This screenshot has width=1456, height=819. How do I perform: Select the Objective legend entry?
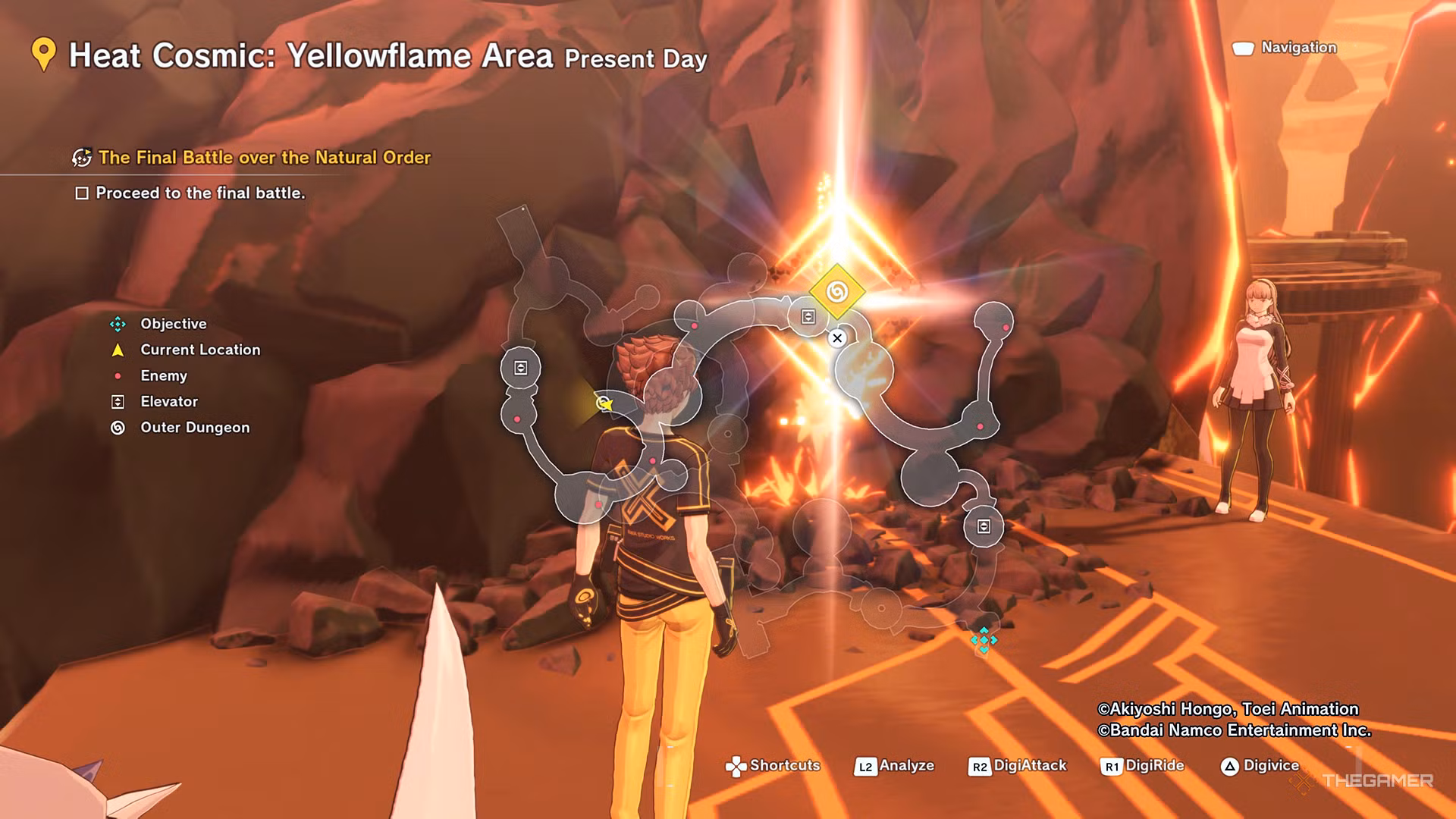pos(173,324)
